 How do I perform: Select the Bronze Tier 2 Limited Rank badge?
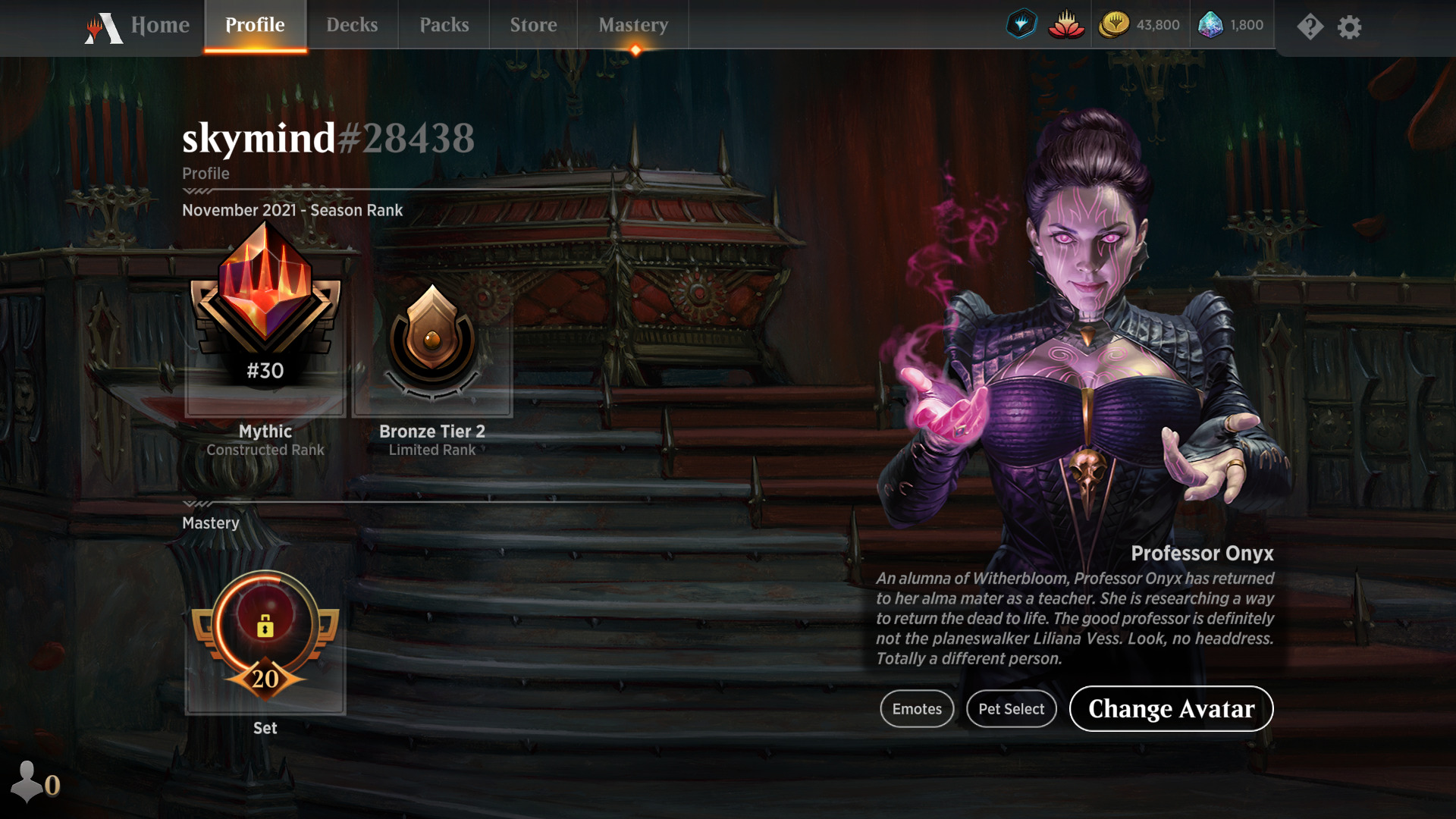tap(432, 341)
